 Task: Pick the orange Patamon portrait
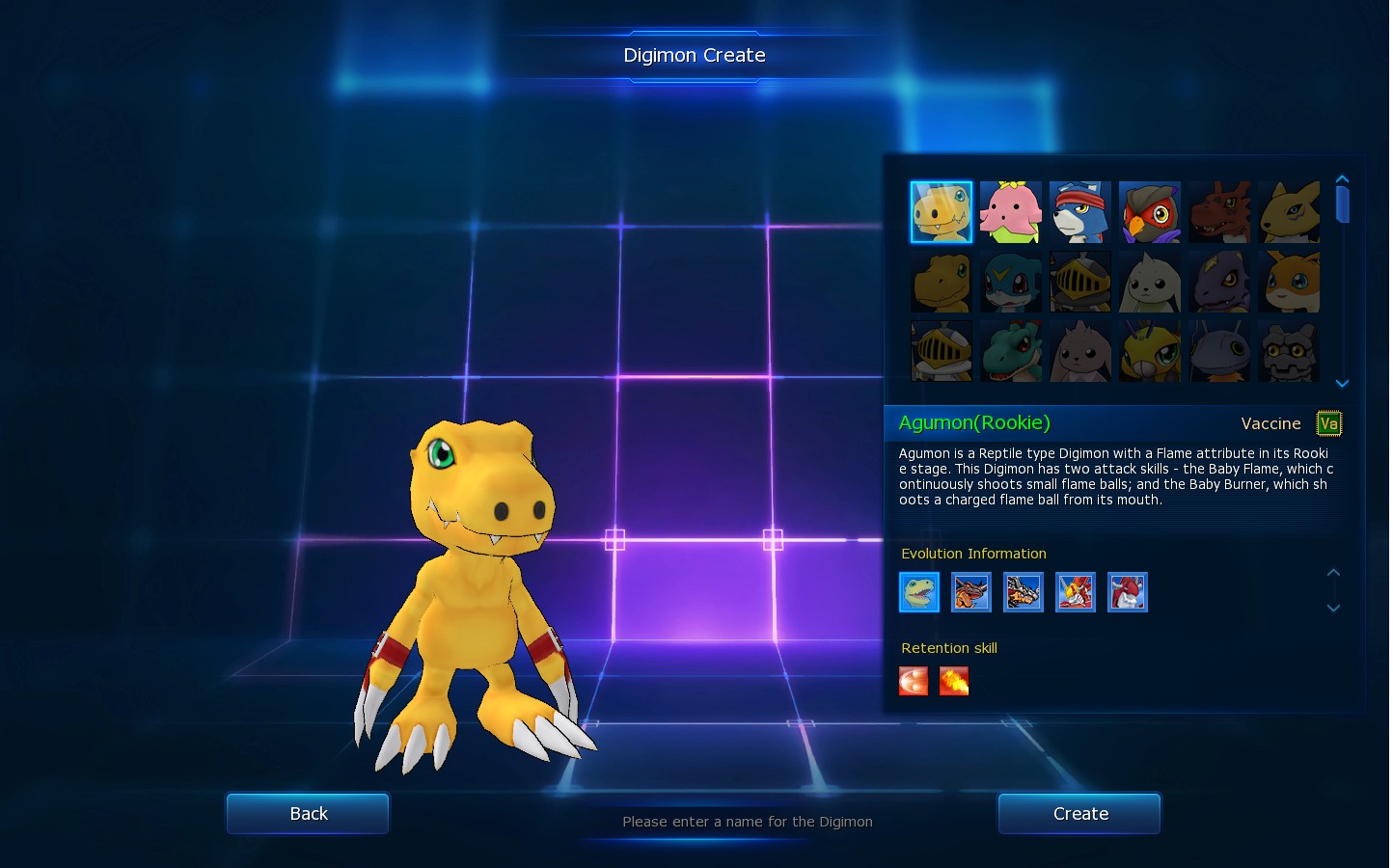(1288, 282)
